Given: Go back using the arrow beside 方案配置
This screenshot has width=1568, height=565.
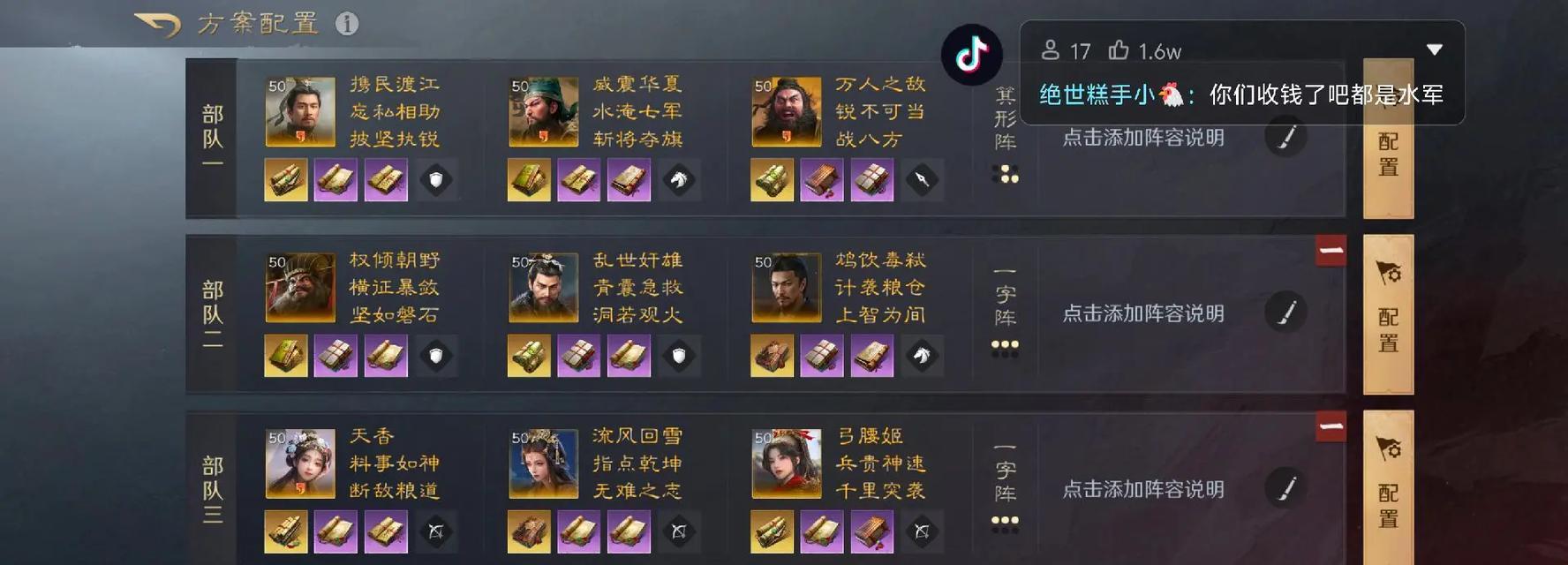Looking at the screenshot, I should pos(158,25).
